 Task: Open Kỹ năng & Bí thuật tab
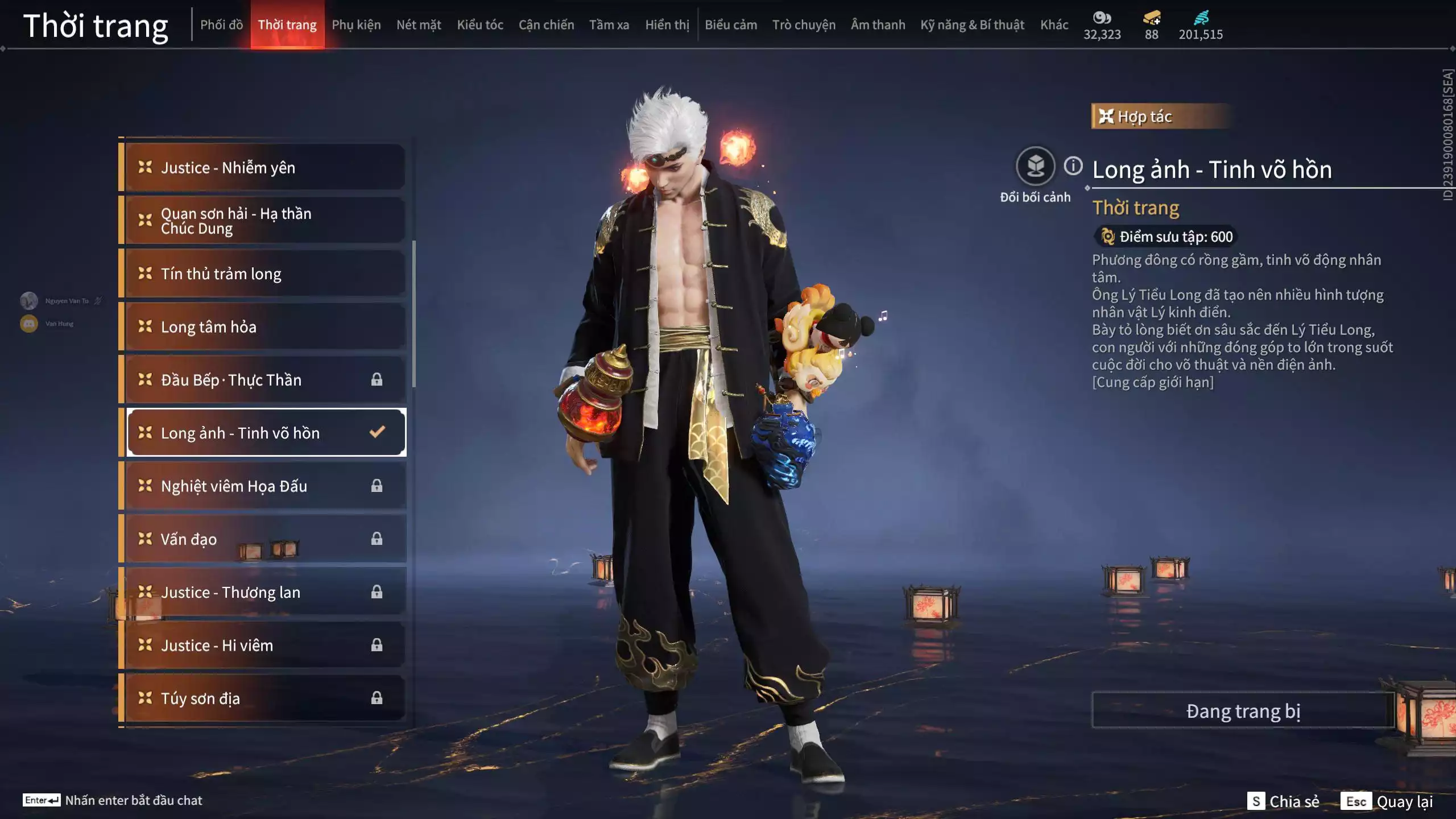[x=972, y=25]
